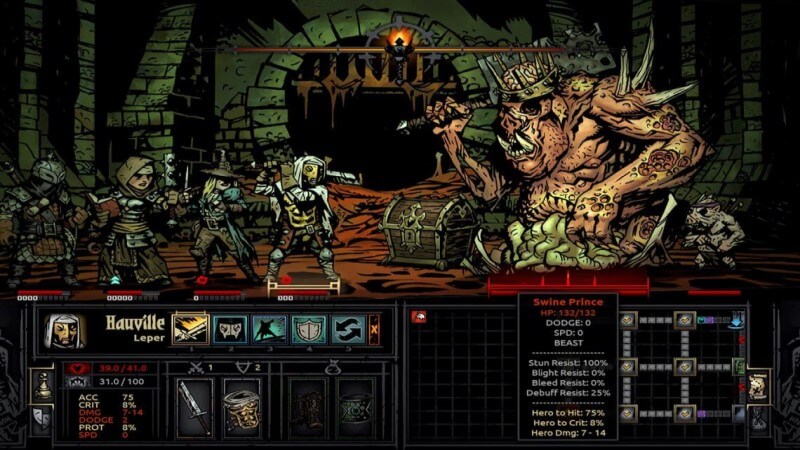Inspect the equipped Leper armor slot

(x=241, y=406)
